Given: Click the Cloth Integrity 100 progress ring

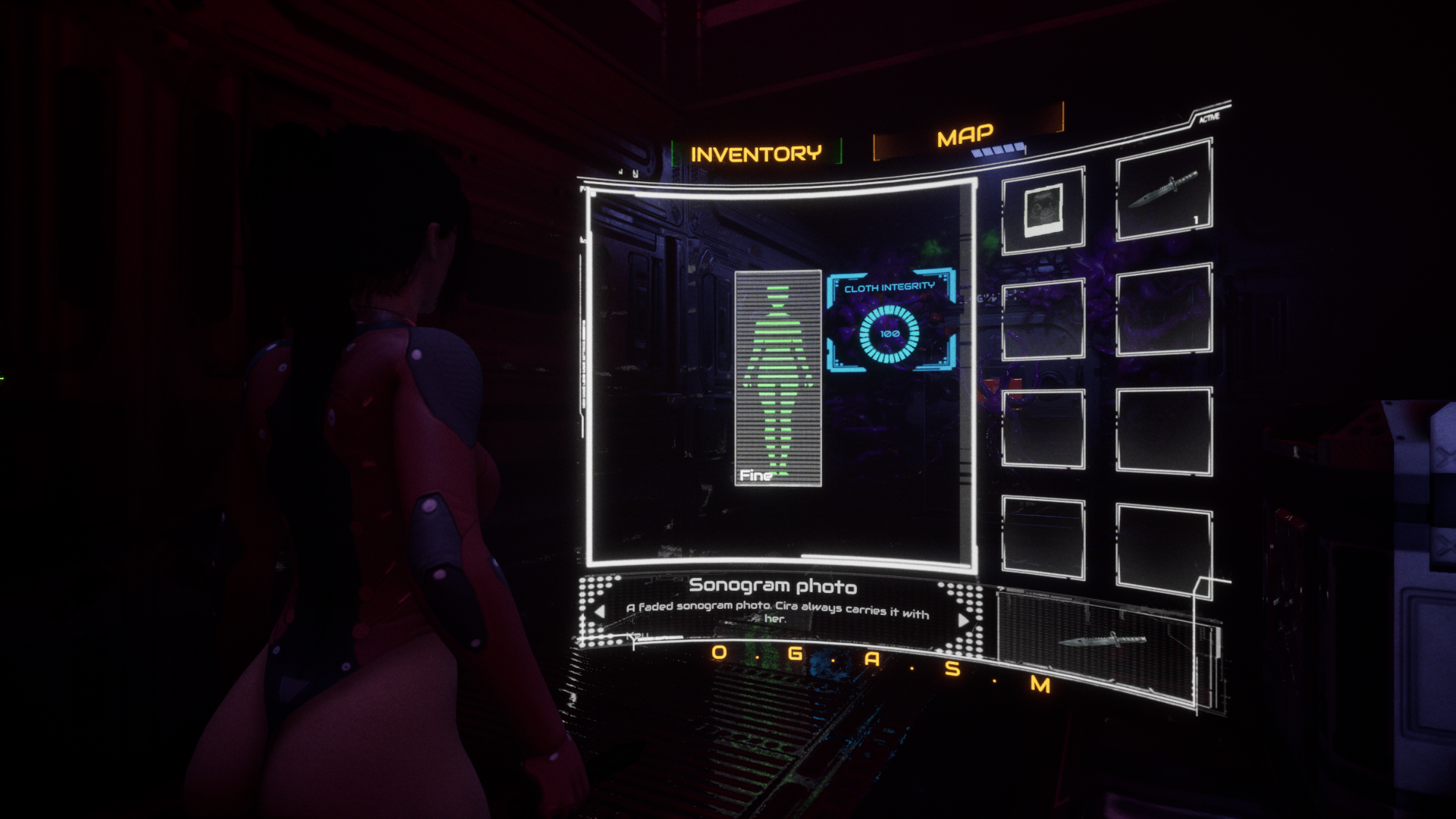Looking at the screenshot, I should [890, 334].
